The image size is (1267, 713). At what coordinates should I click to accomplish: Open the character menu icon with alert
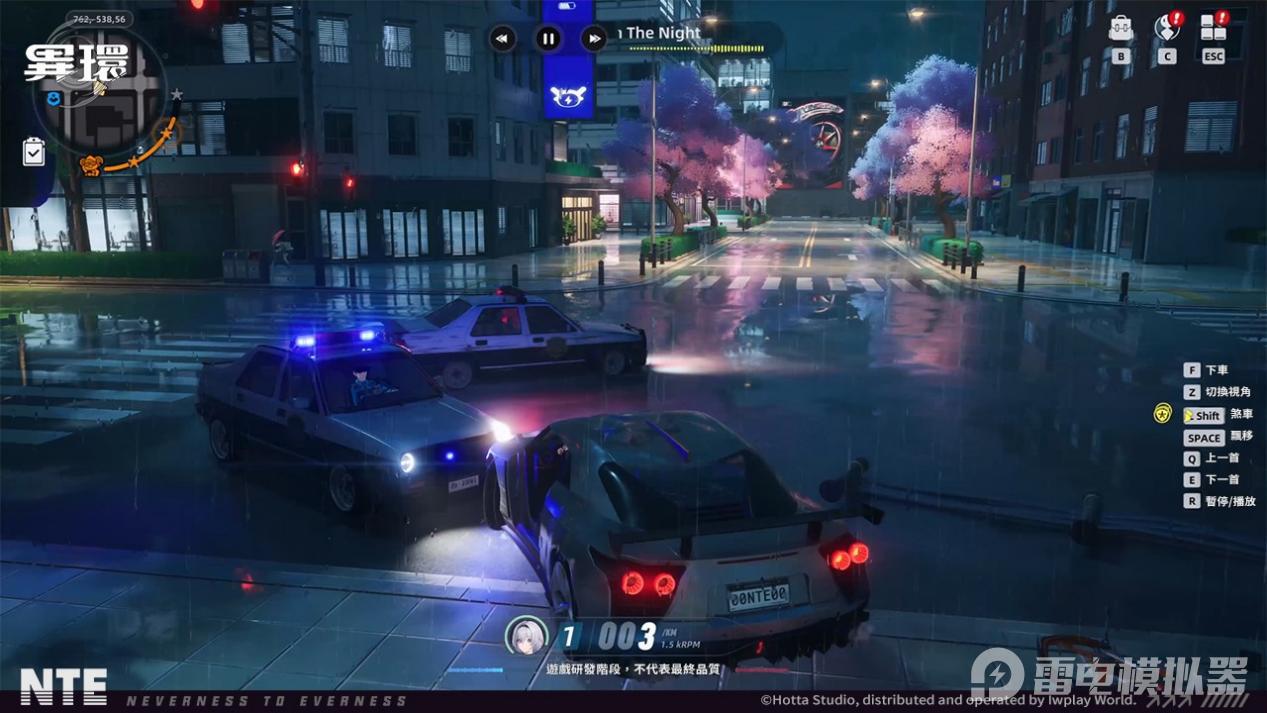coord(1166,28)
